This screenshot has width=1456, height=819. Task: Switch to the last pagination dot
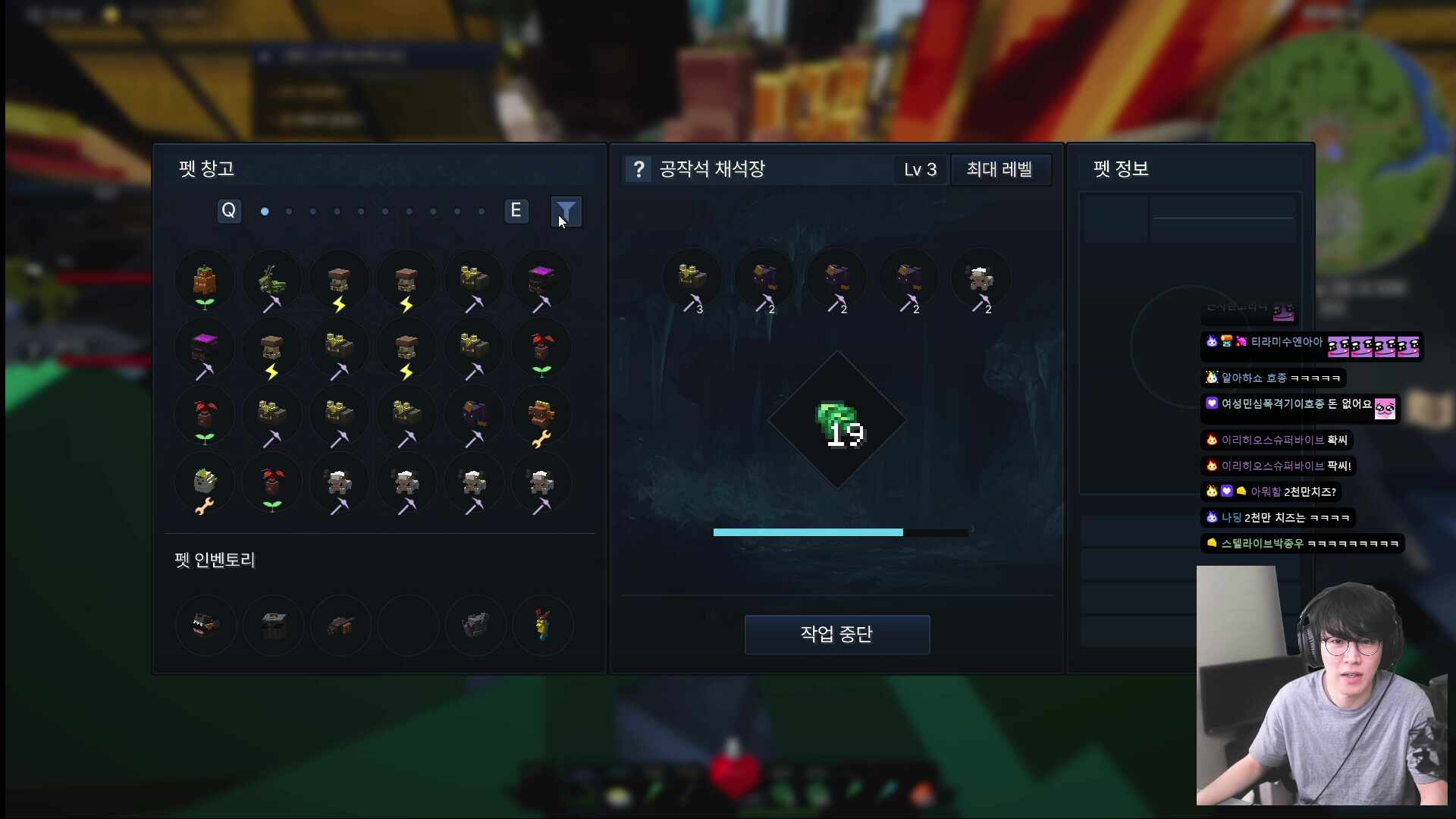pos(481,212)
